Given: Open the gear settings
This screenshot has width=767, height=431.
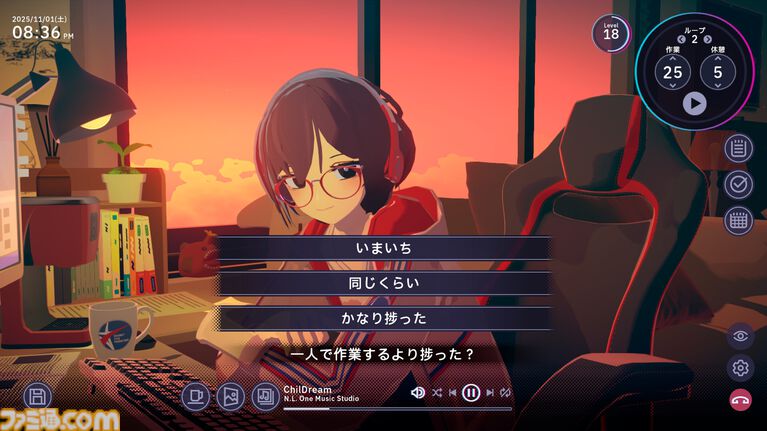Looking at the screenshot, I should click(x=740, y=367).
